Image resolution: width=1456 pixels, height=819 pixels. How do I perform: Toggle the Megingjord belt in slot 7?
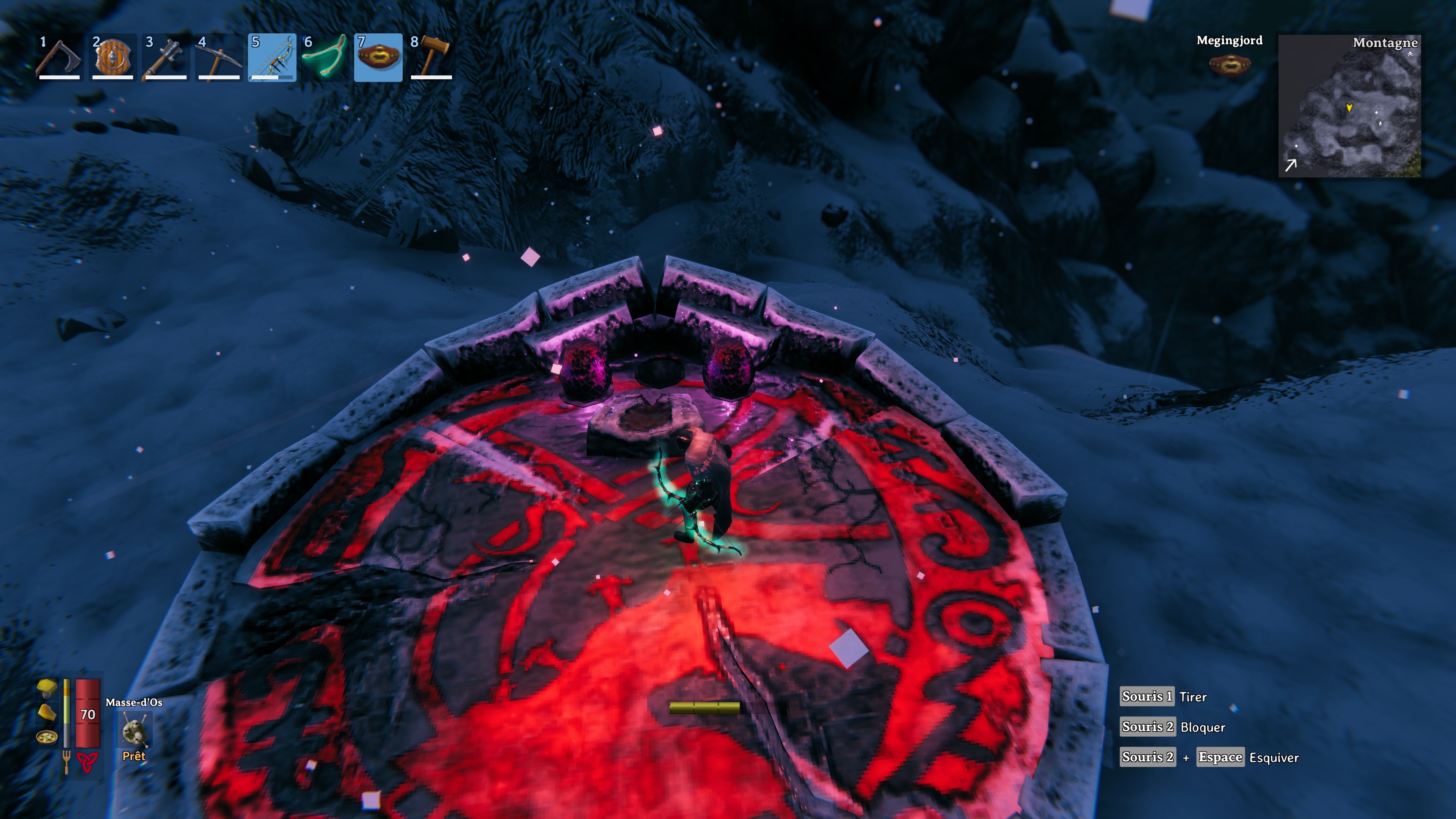click(378, 56)
